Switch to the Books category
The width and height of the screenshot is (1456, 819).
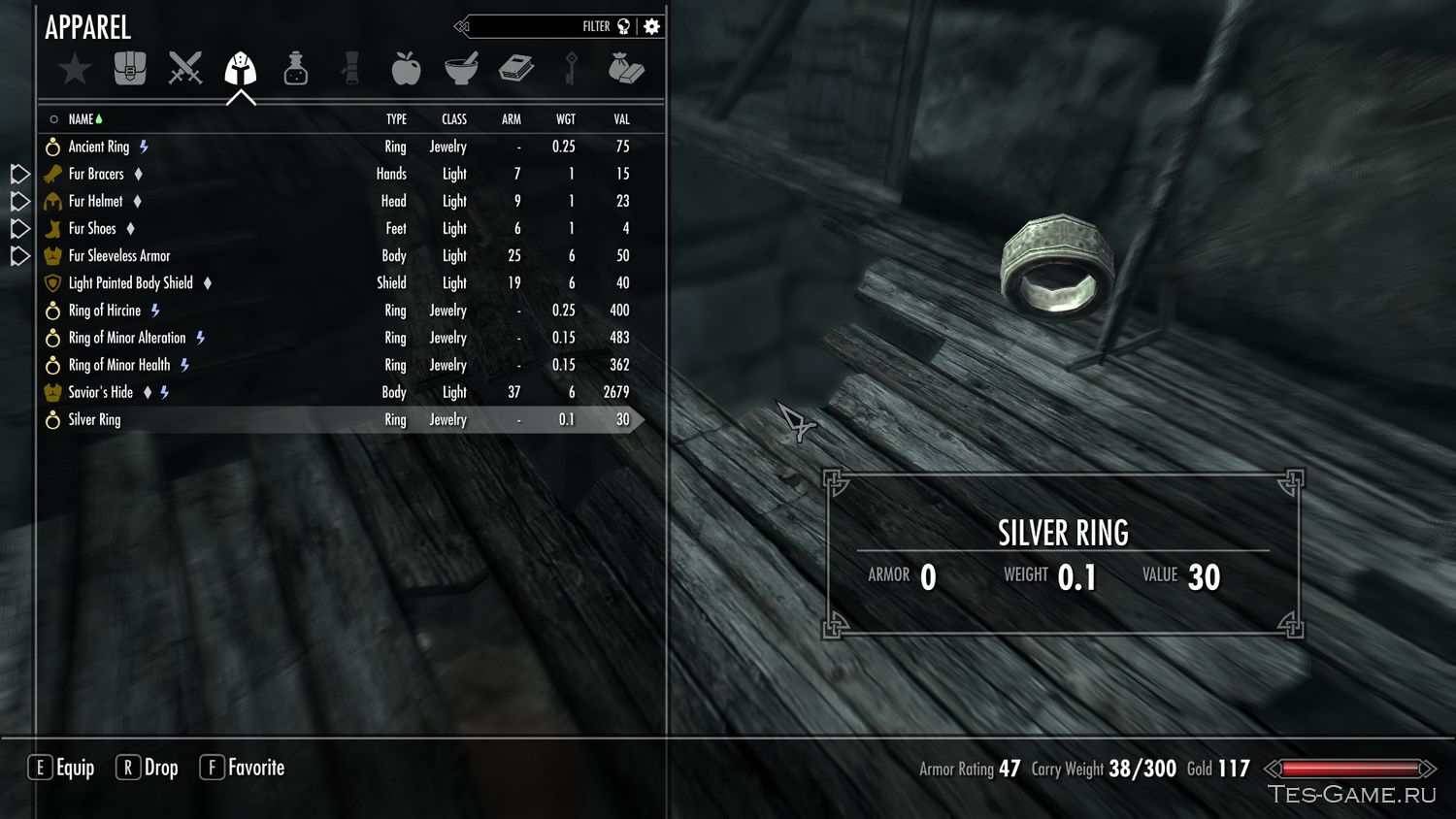[x=516, y=69]
